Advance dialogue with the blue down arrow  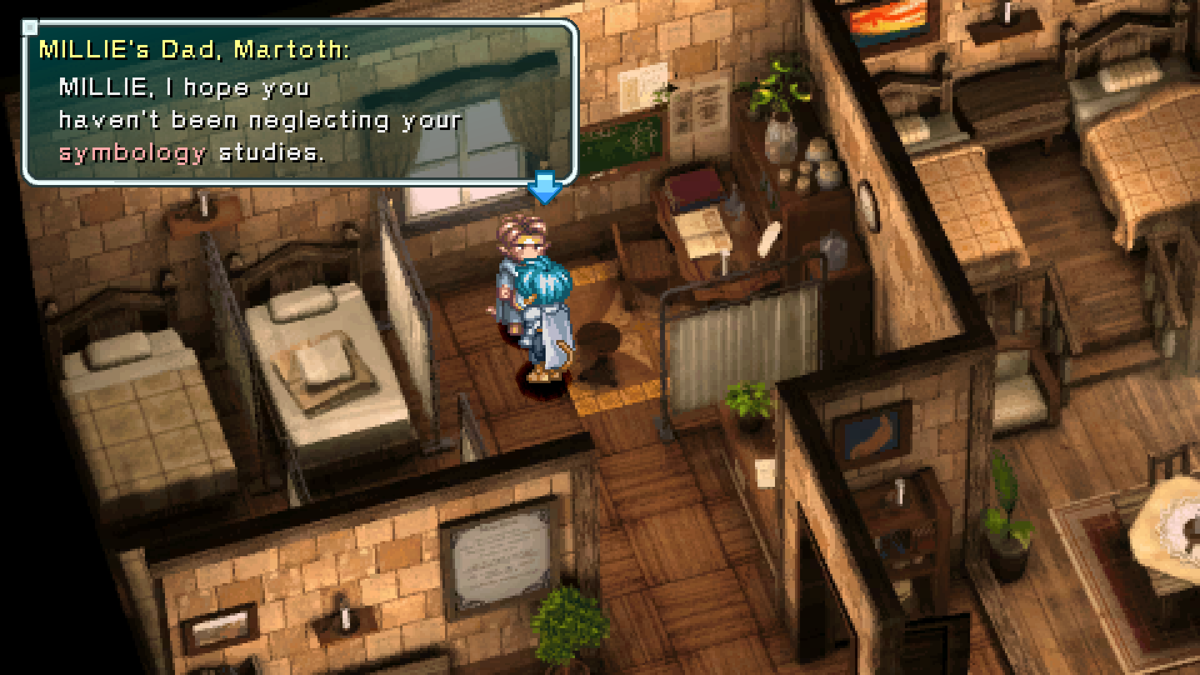click(x=544, y=187)
